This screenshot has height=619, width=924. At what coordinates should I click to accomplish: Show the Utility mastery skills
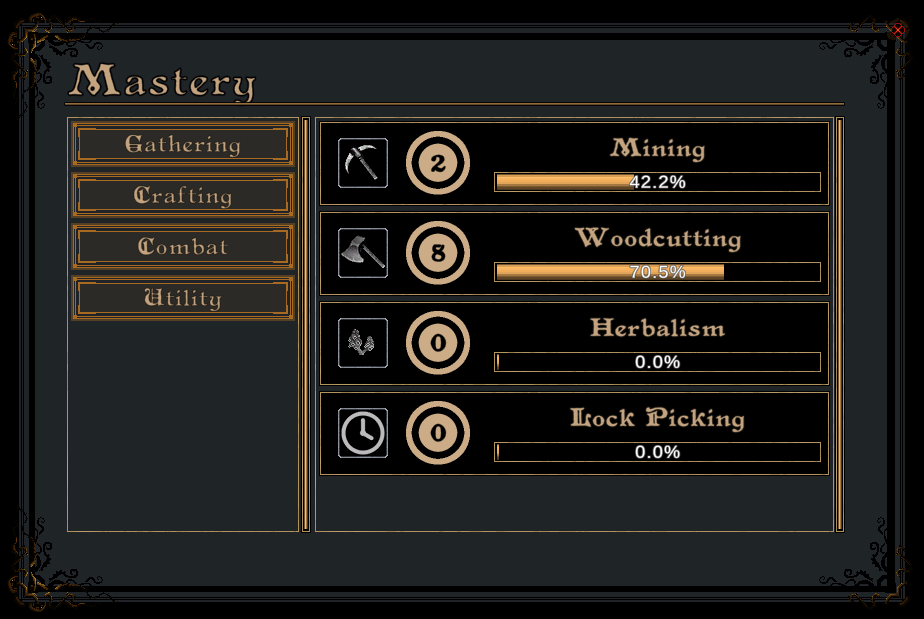pos(183,298)
